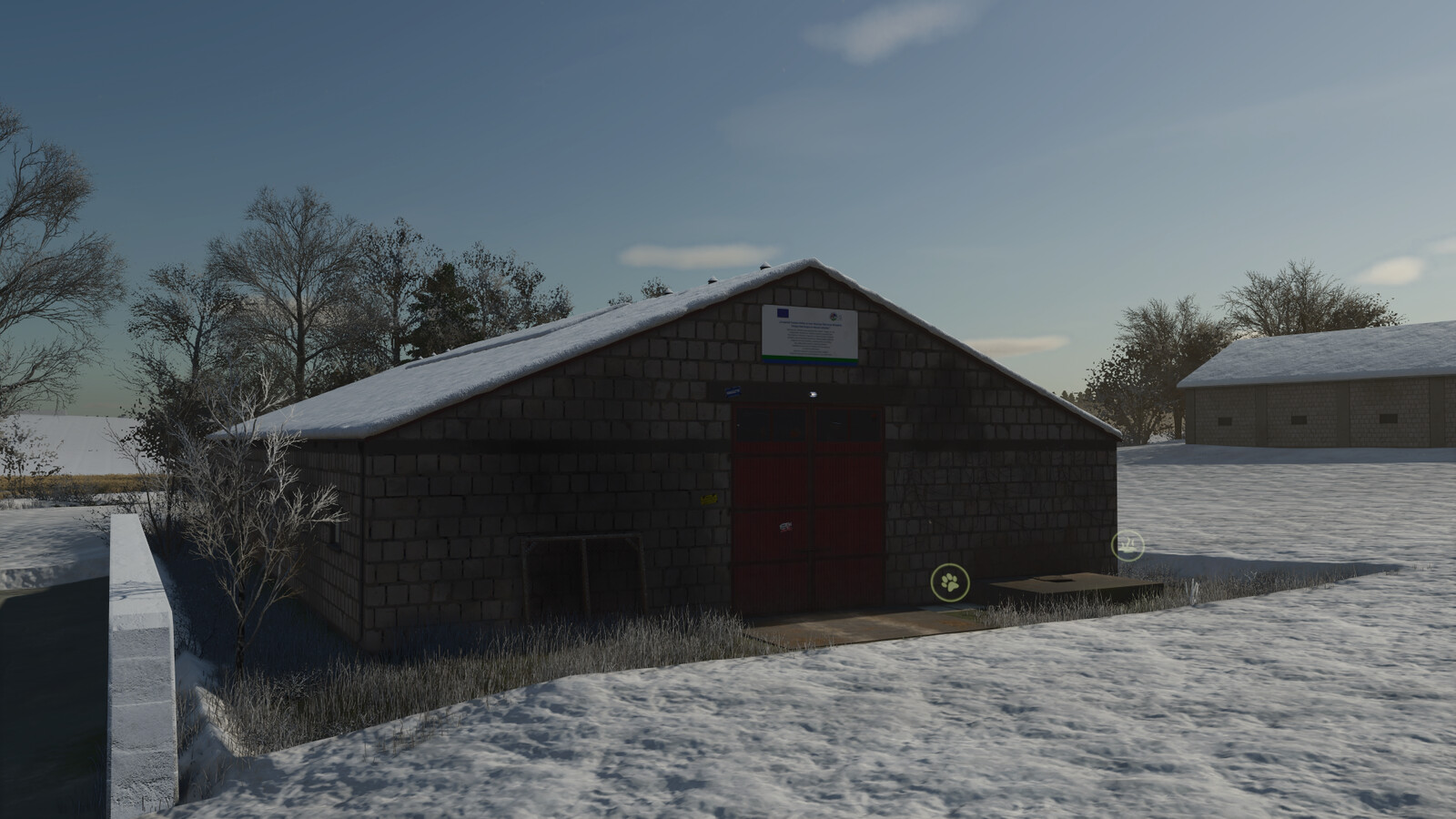Click the lamp above the barn doors
1456x819 pixels.
click(x=814, y=394)
